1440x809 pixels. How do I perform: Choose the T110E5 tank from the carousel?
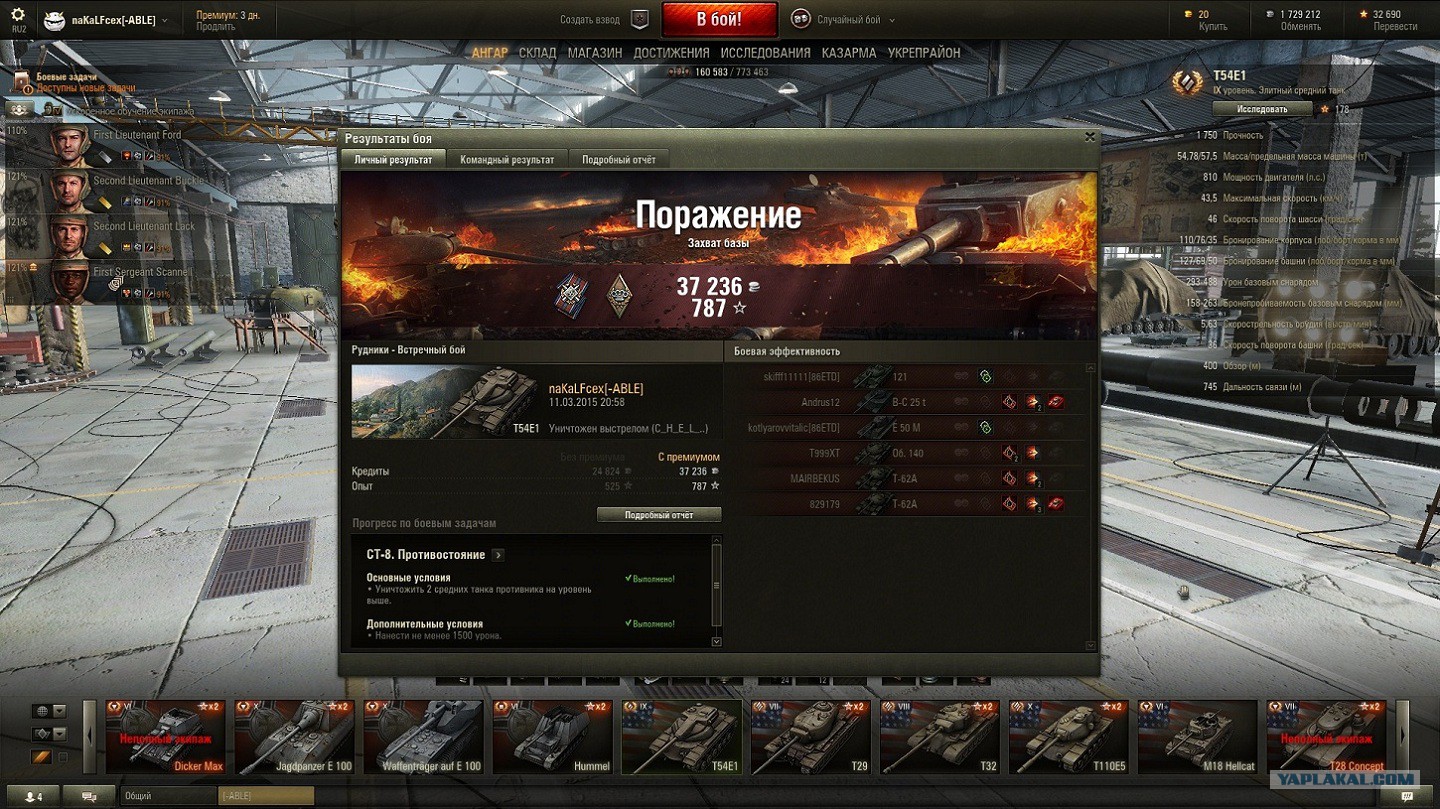[x=1068, y=737]
